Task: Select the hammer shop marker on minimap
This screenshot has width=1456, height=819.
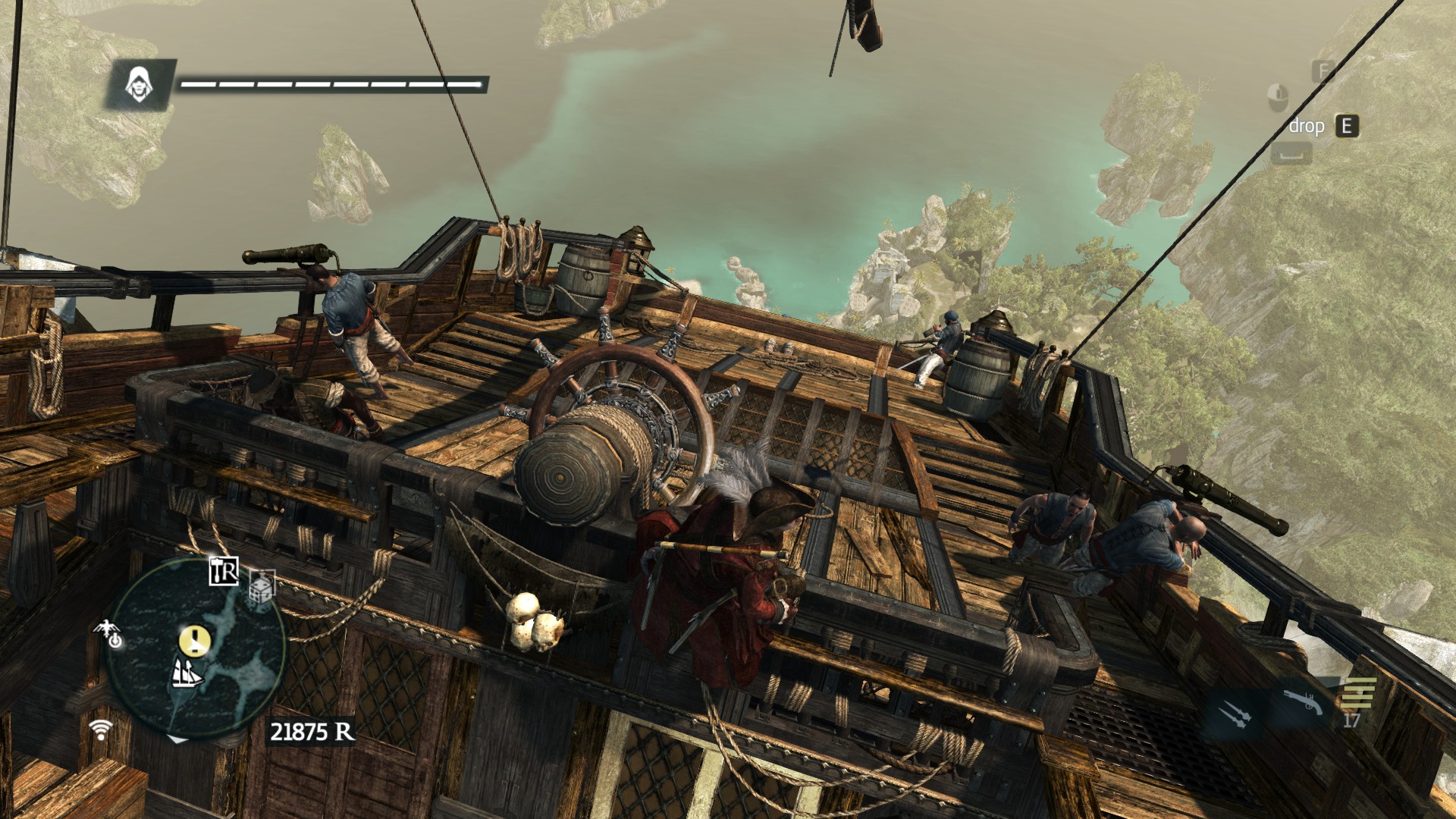Action: (x=224, y=571)
